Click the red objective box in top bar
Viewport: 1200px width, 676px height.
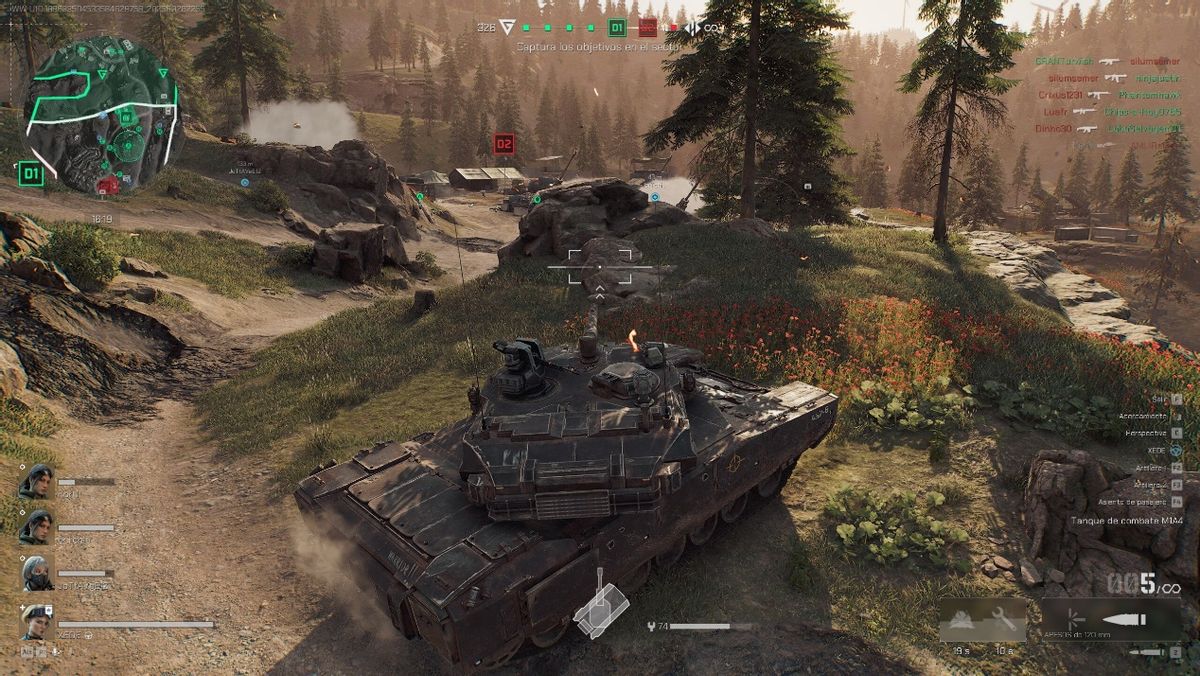[647, 28]
